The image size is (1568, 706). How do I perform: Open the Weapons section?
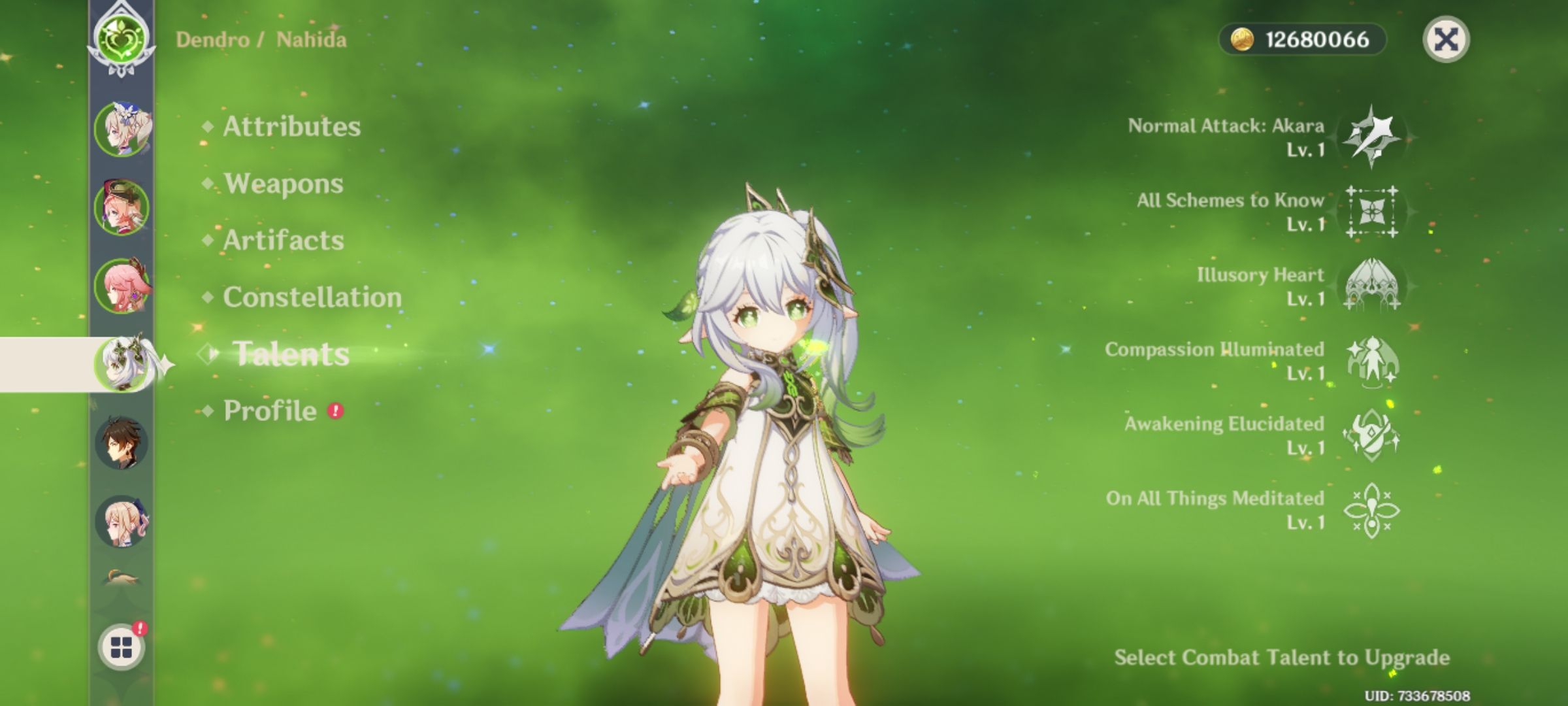point(282,184)
